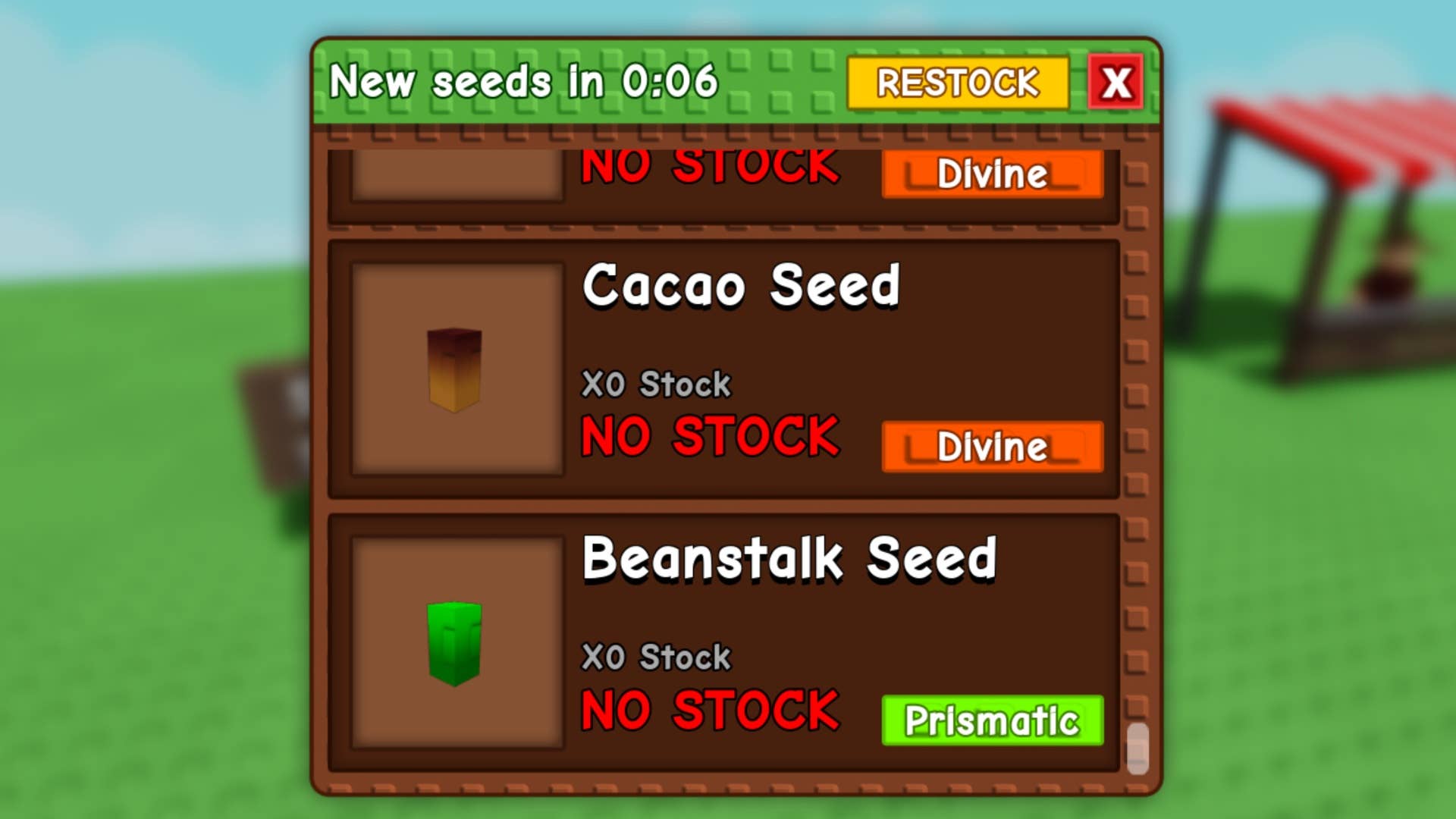Click the X0 Stock label under Cacao Seed
This screenshot has width=1456, height=819.
pos(655,384)
